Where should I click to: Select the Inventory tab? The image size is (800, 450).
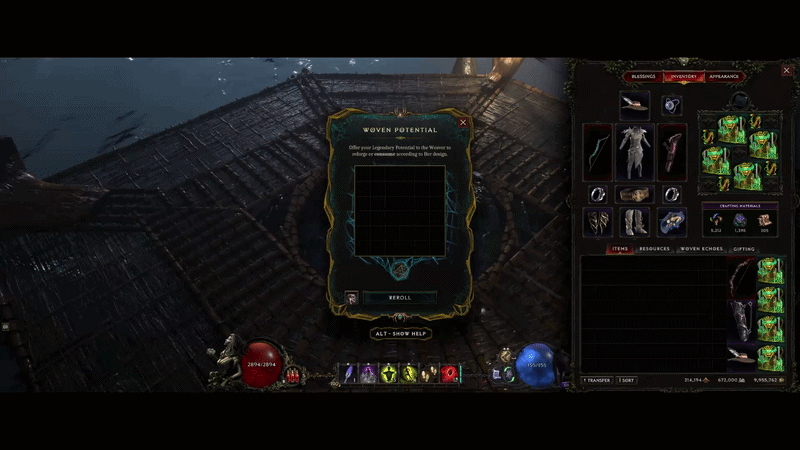(x=684, y=76)
